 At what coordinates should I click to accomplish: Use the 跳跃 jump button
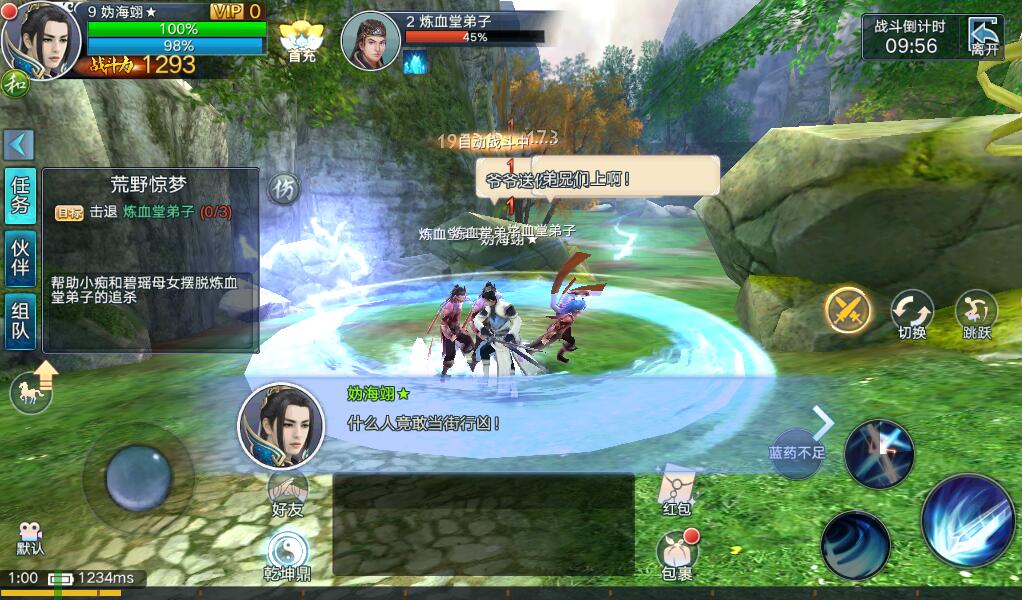pyautogui.click(x=976, y=312)
